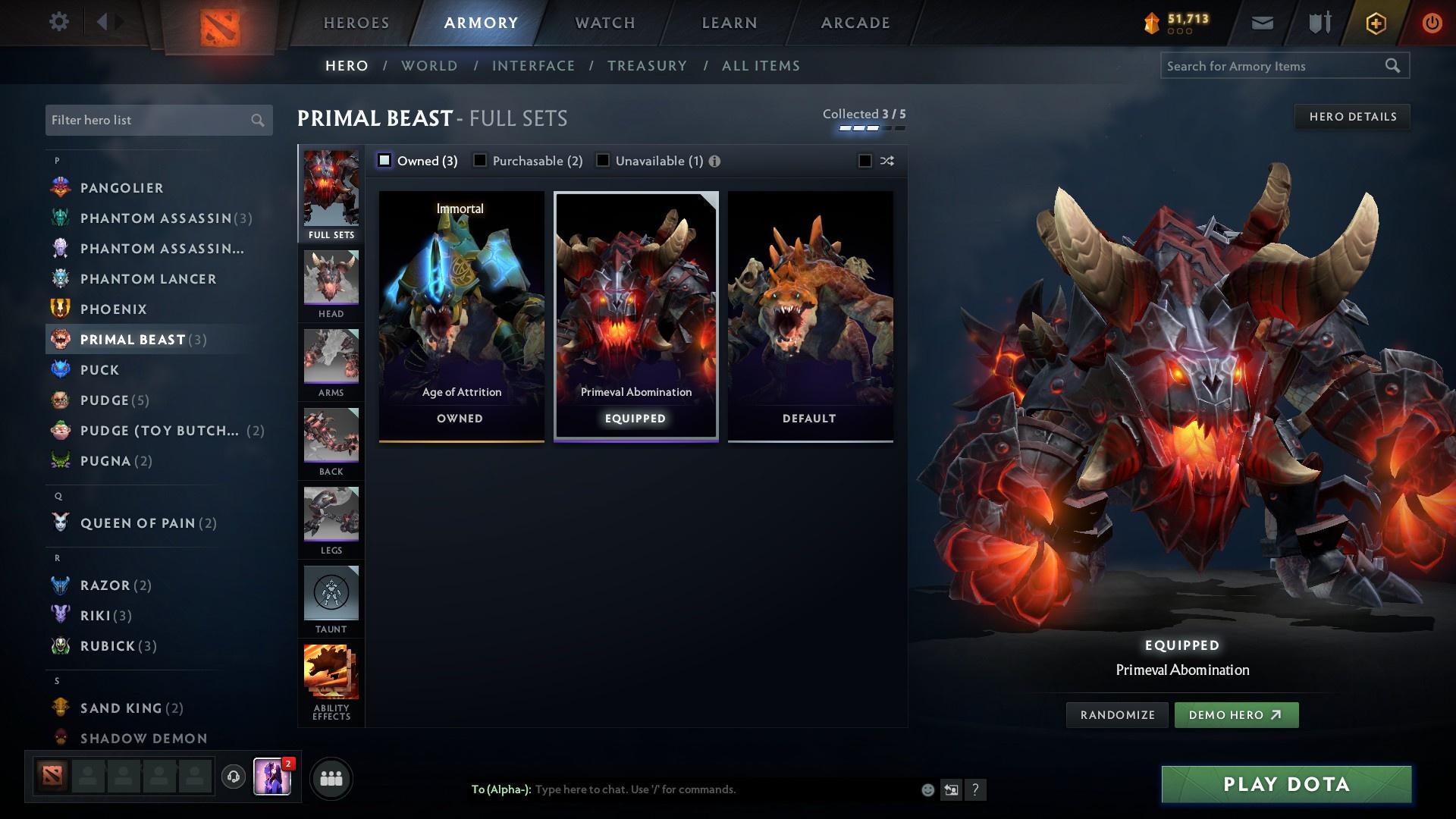The image size is (1456, 819).
Task: Select the ARMS item slot icon
Action: click(x=331, y=360)
